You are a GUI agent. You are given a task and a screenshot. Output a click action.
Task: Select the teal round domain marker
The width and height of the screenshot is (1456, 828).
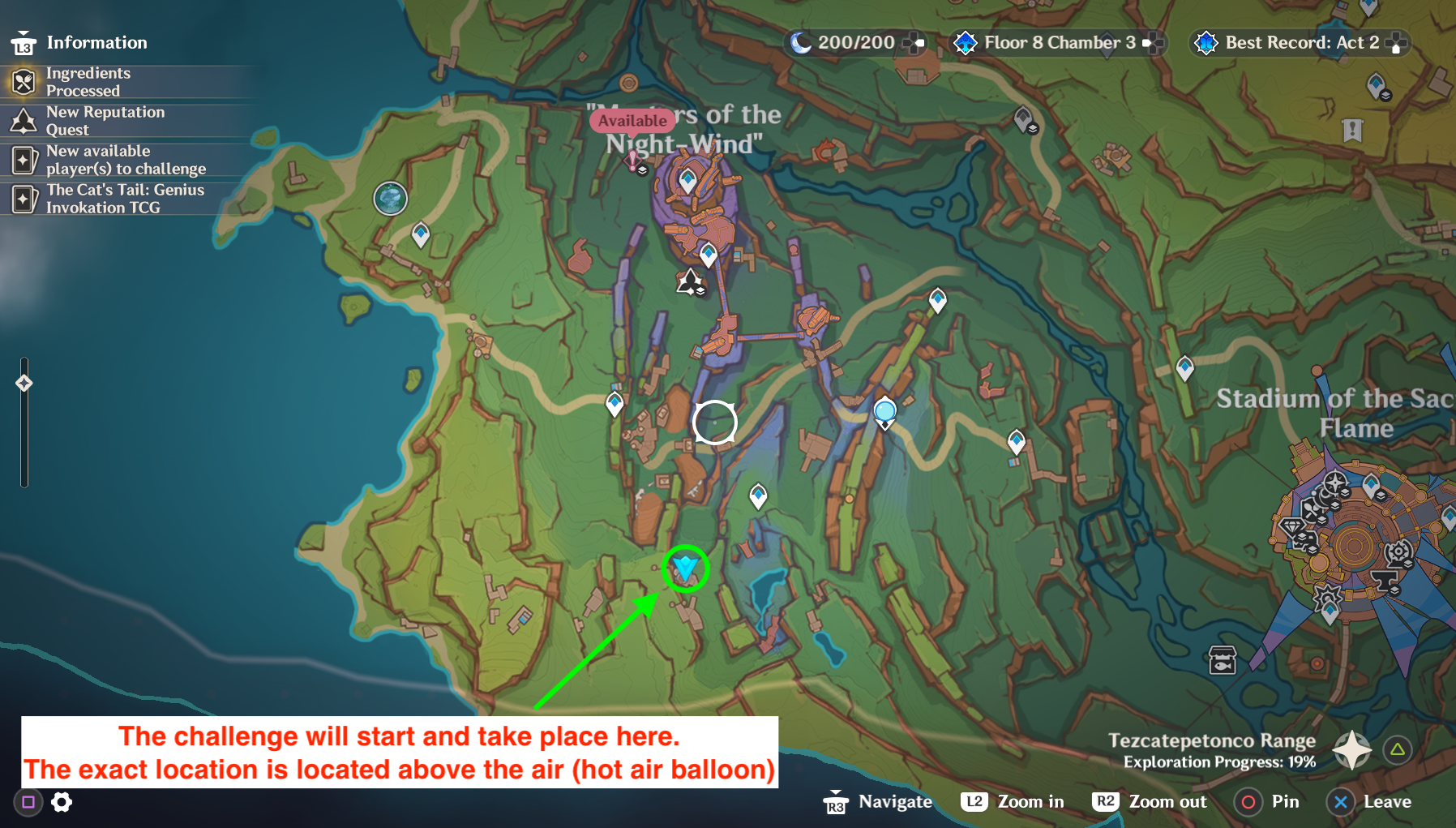pyautogui.click(x=390, y=198)
